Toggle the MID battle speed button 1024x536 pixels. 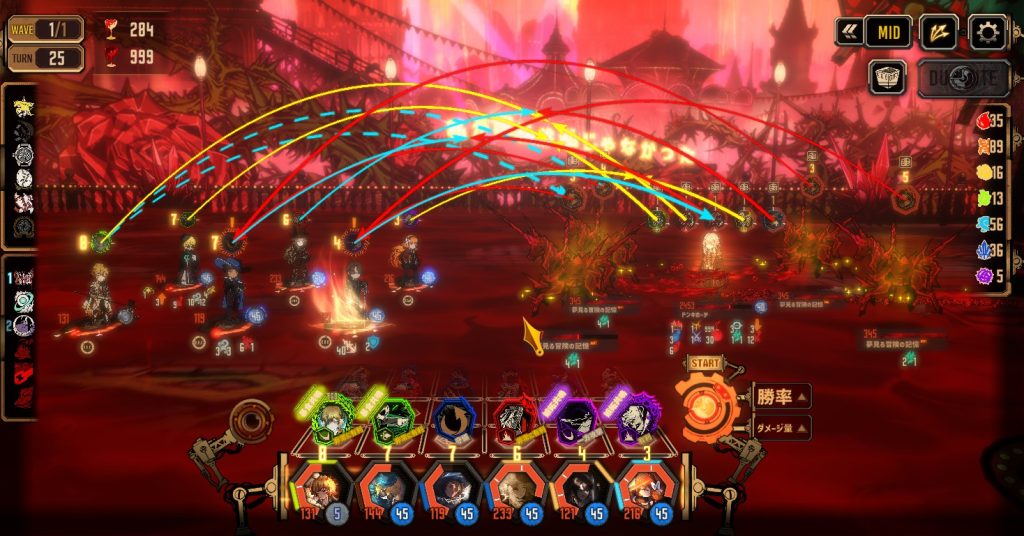coord(887,32)
